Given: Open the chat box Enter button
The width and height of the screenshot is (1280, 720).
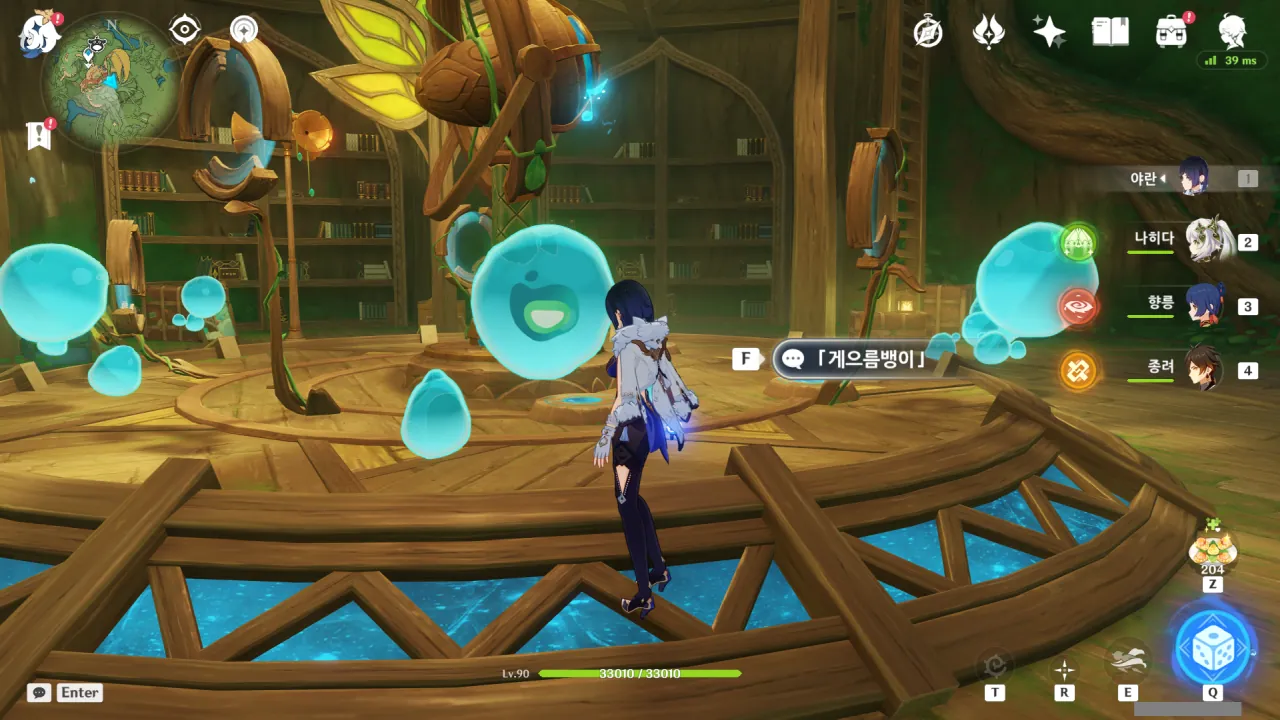Looking at the screenshot, I should tap(66, 692).
